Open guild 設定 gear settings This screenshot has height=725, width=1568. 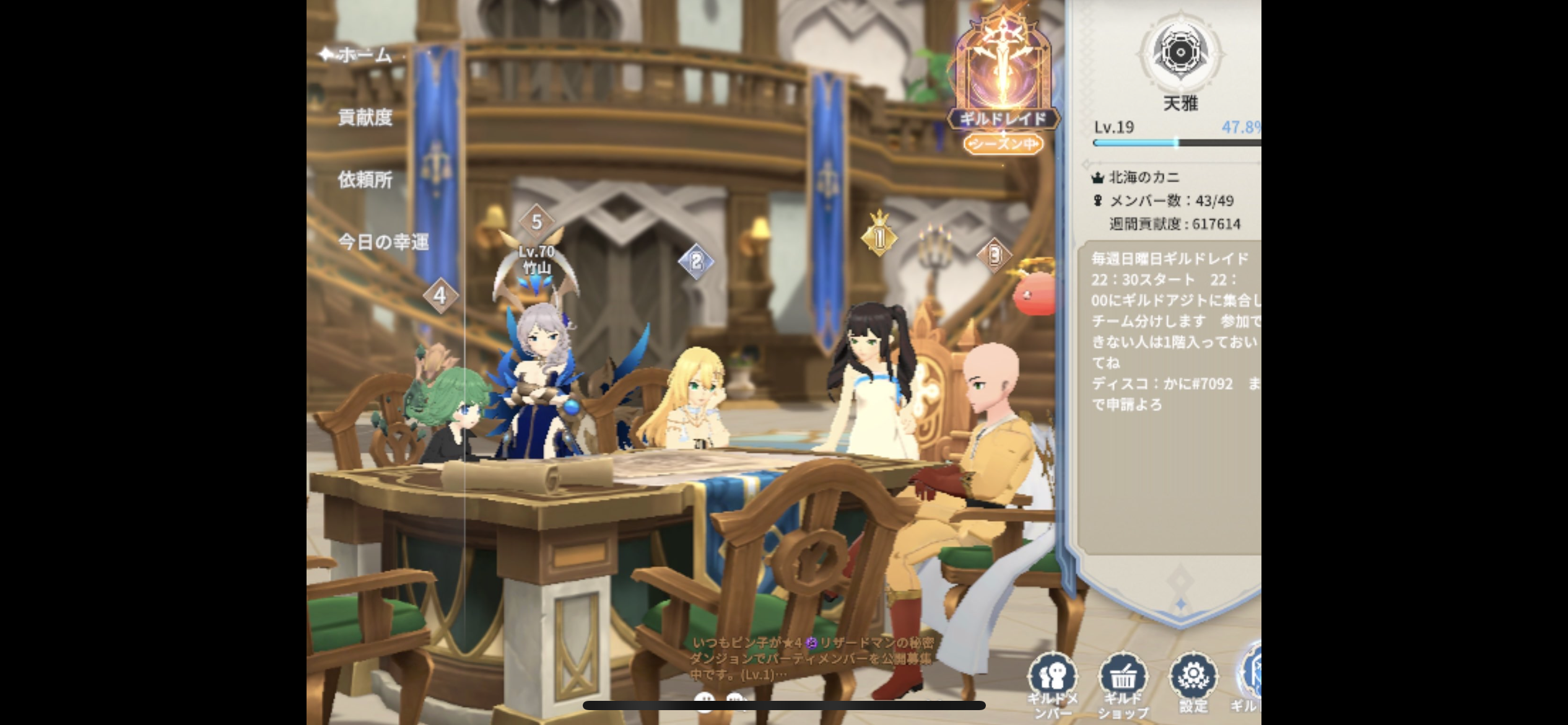[x=1193, y=682]
